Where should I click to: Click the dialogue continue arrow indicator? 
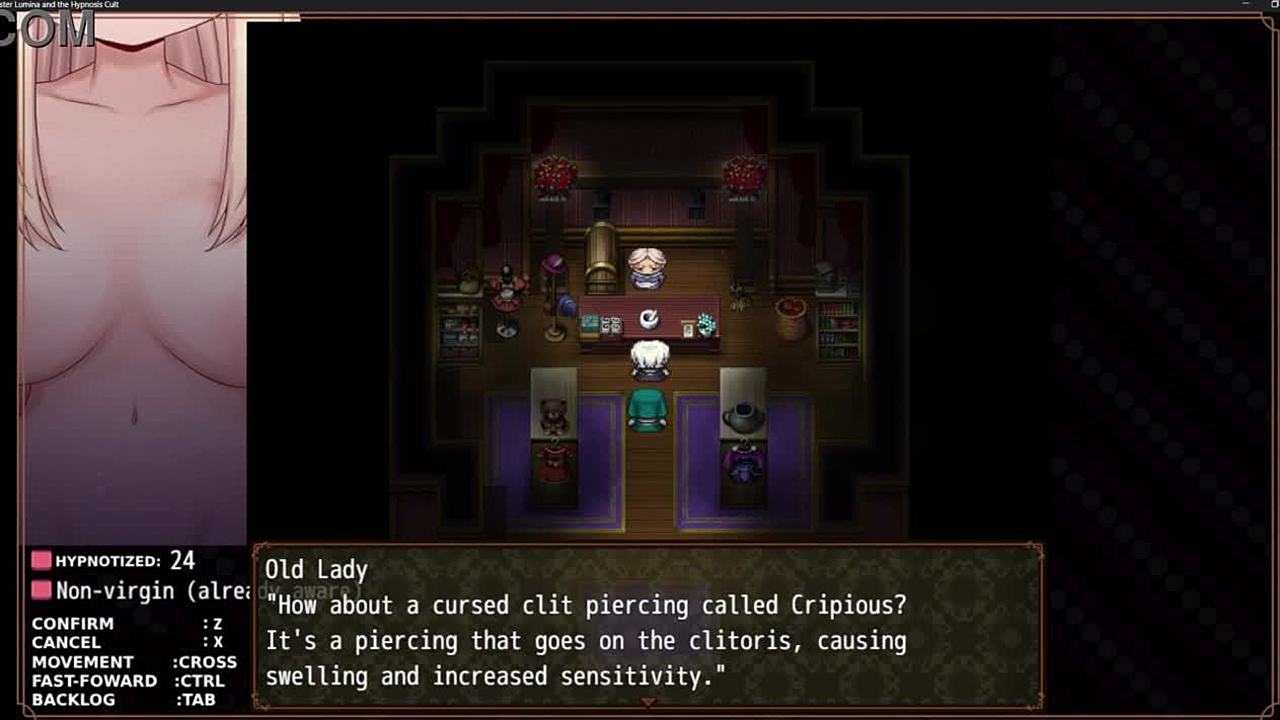[x=647, y=703]
